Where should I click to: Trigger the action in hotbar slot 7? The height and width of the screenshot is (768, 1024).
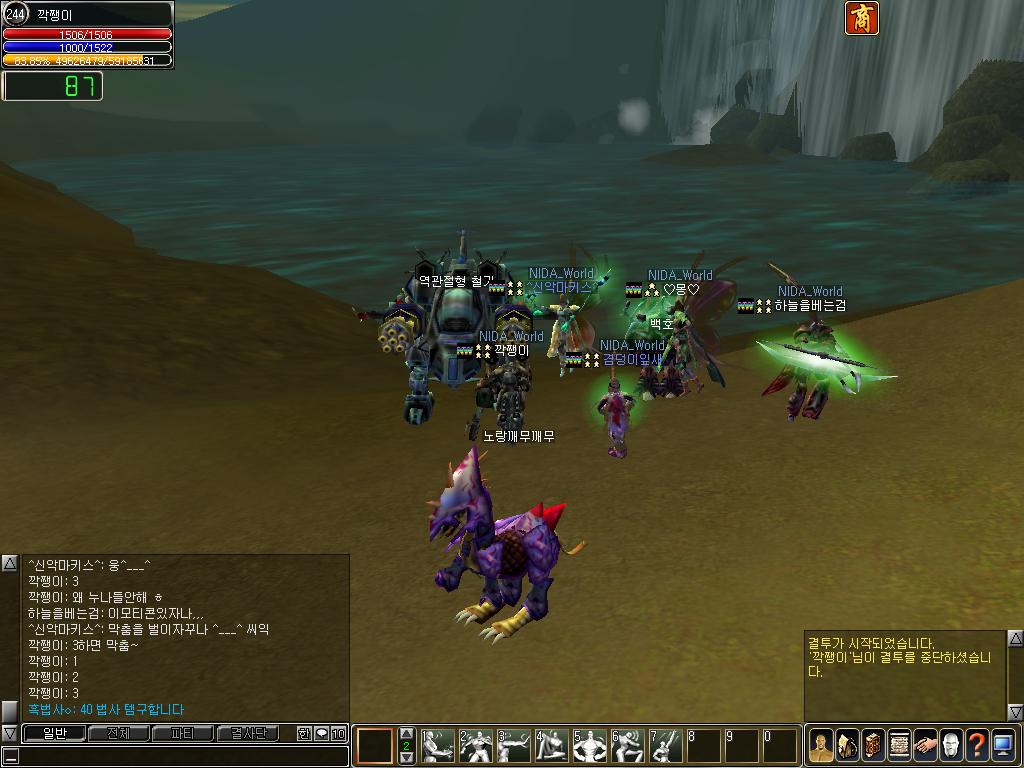[665, 746]
